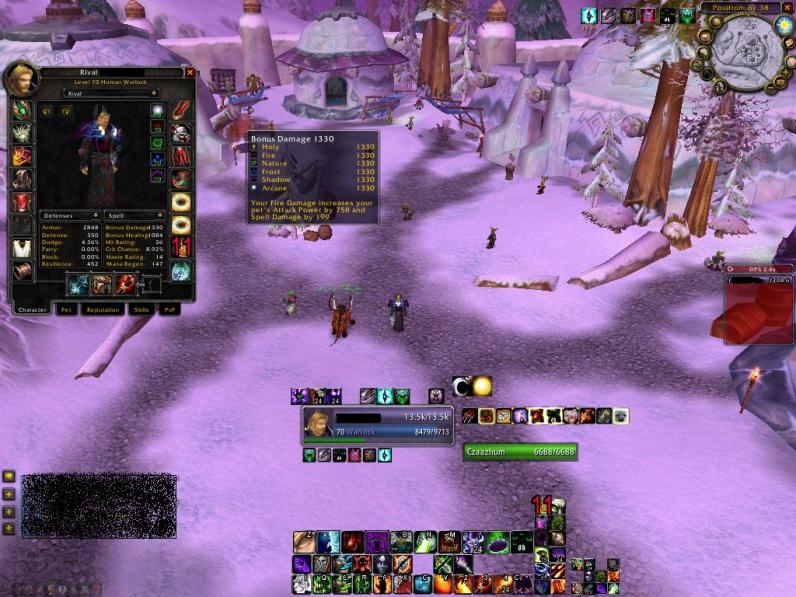Click the DPS meter header
The width and height of the screenshot is (796, 597).
coord(758,269)
